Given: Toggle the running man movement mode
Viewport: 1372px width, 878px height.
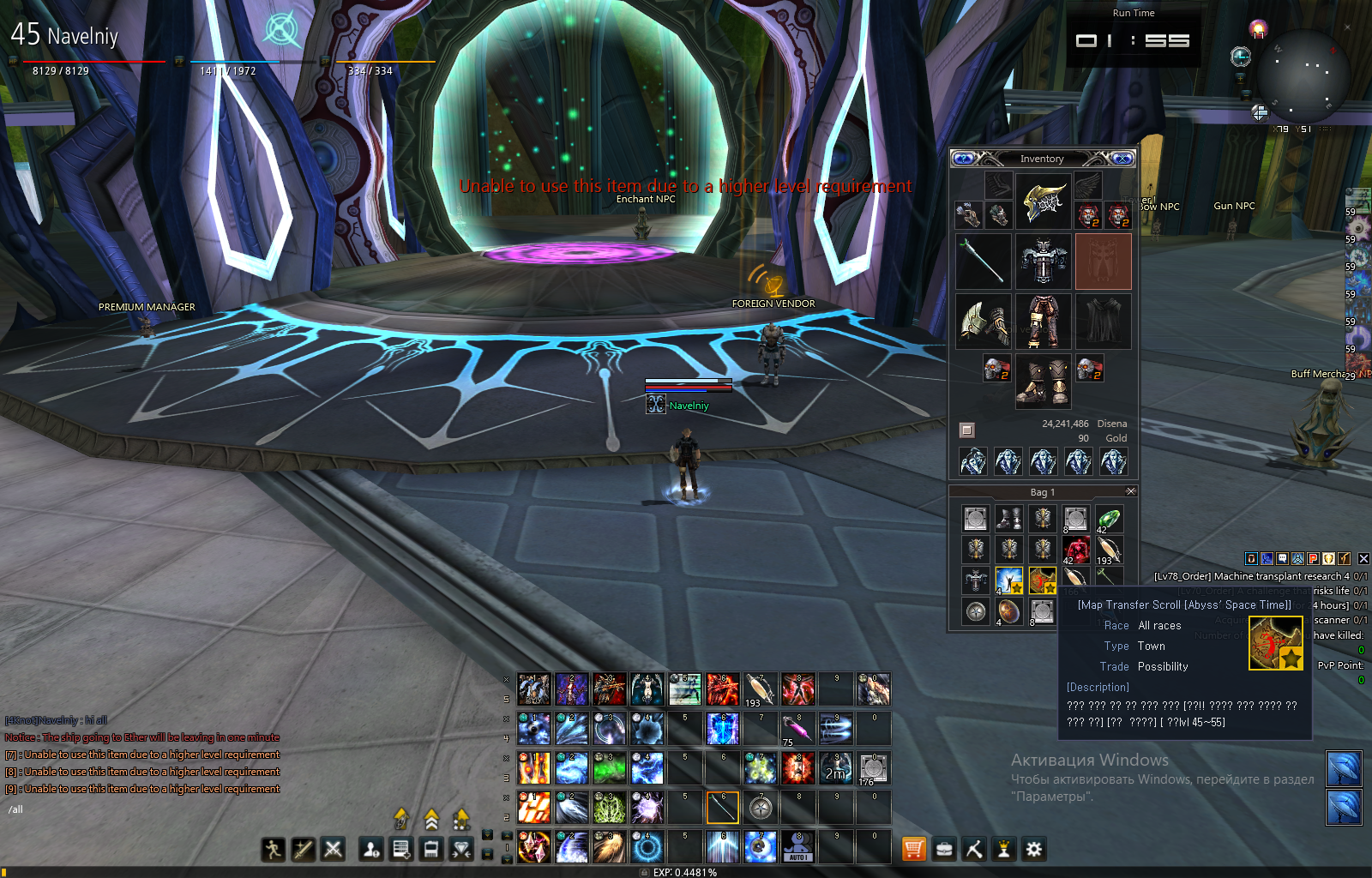Looking at the screenshot, I should 274,849.
